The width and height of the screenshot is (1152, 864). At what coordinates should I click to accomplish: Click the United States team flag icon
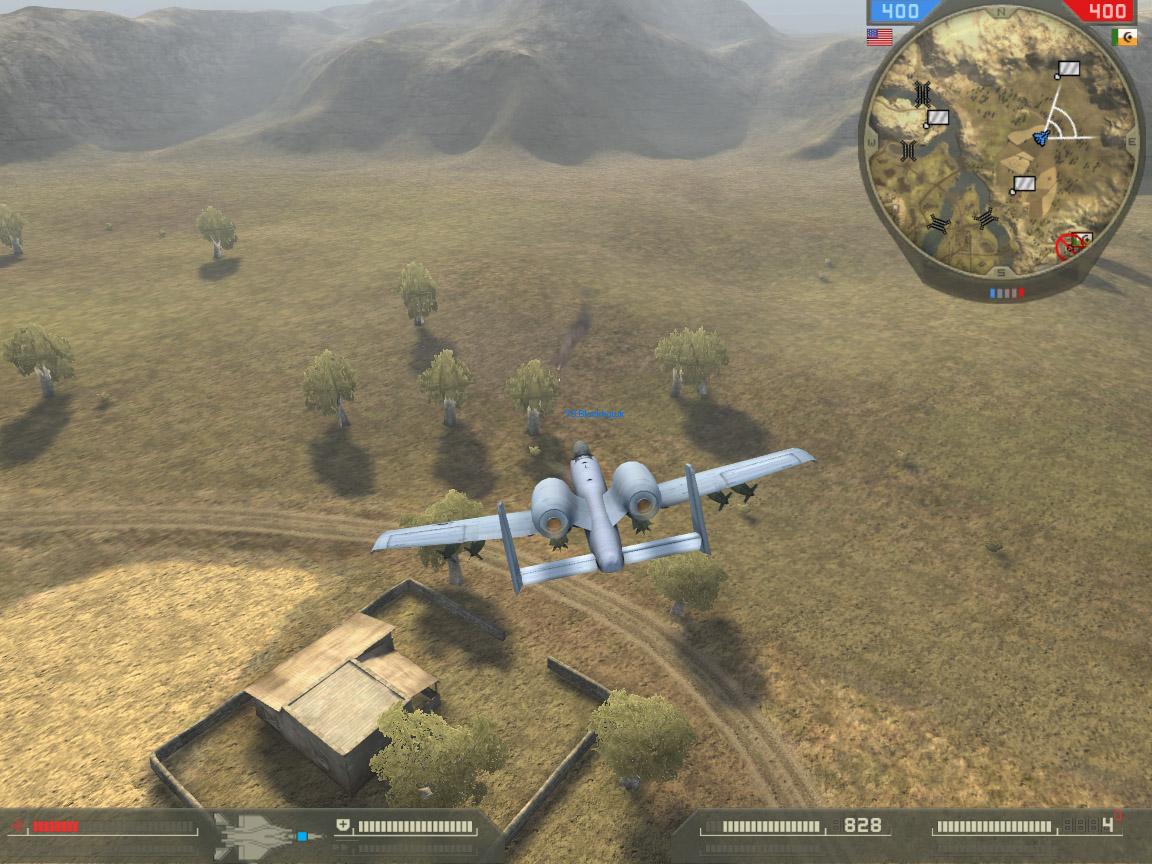pyautogui.click(x=879, y=37)
